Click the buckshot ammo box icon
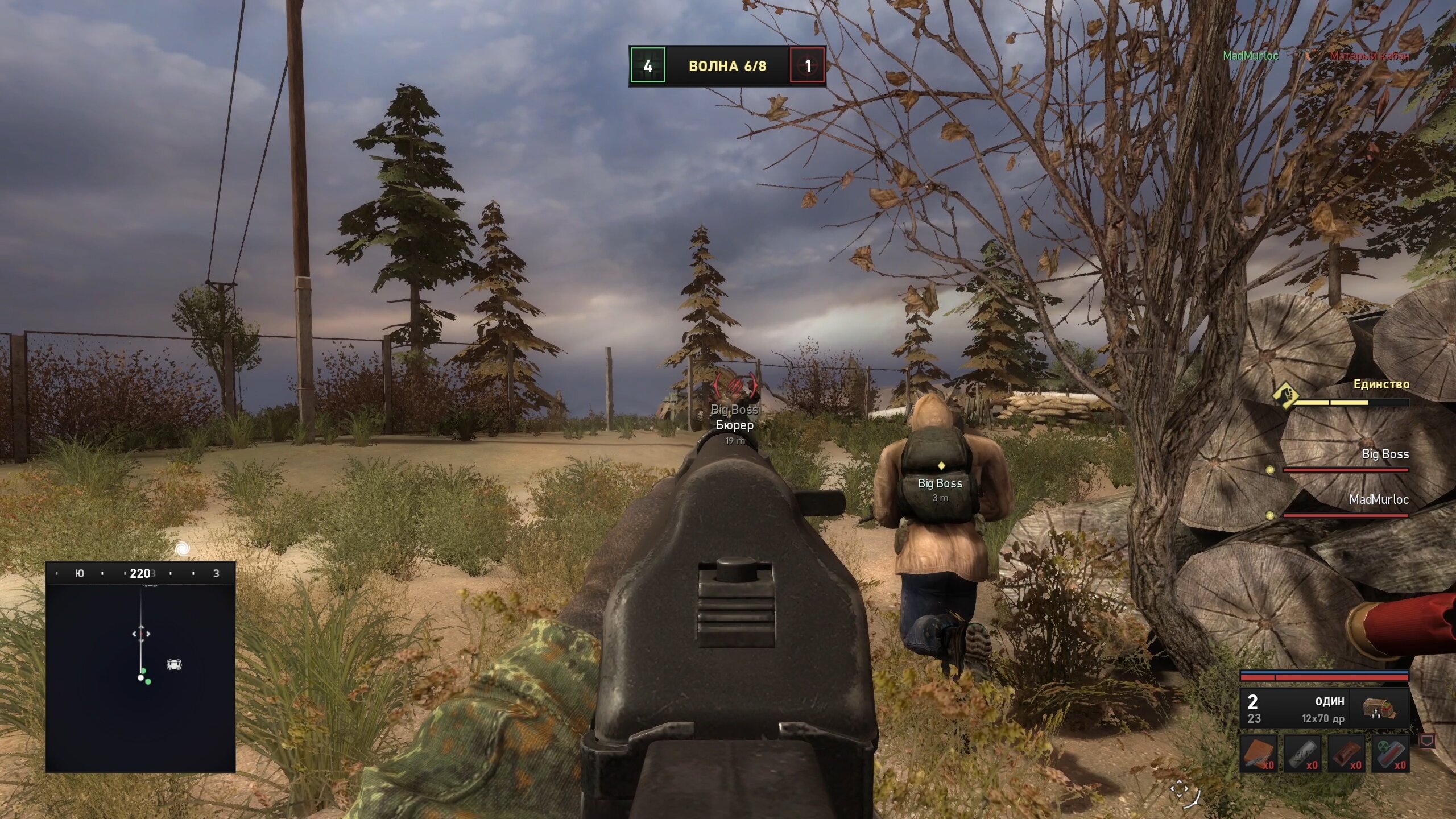The image size is (1456, 819). 1380,708
